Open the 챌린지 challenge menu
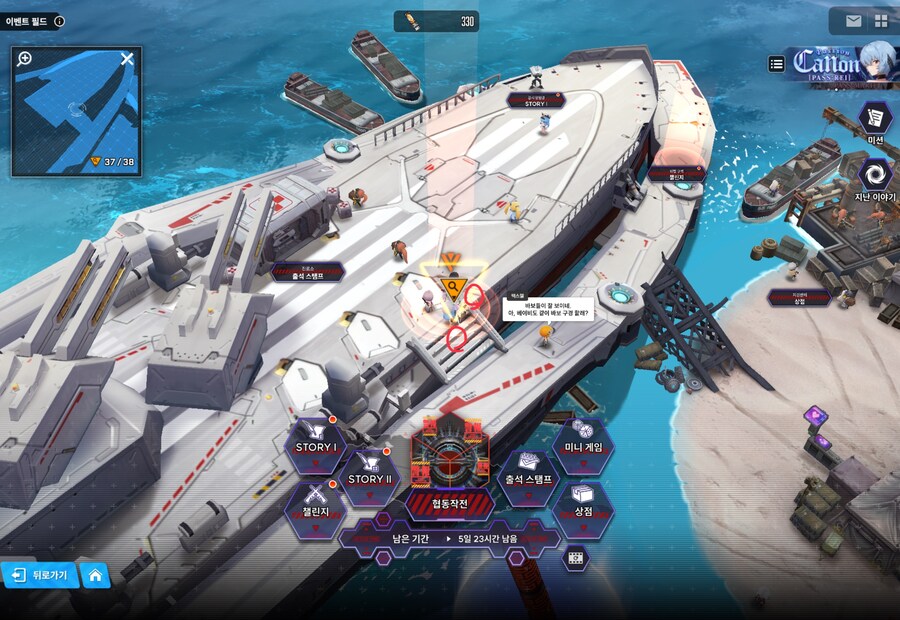This screenshot has width=900, height=620. pos(316,508)
